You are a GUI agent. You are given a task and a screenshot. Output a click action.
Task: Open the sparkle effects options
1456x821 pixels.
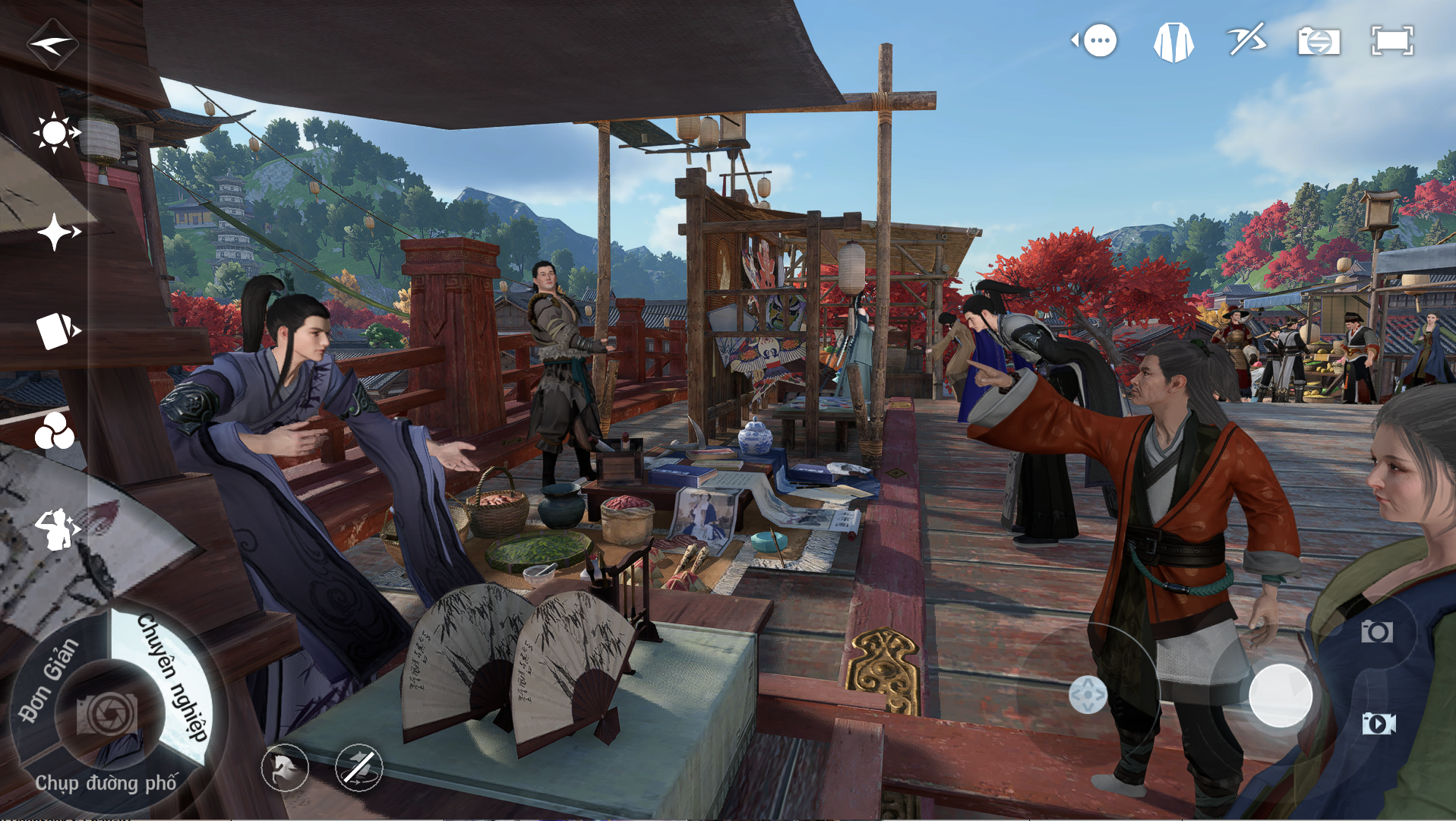click(57, 232)
